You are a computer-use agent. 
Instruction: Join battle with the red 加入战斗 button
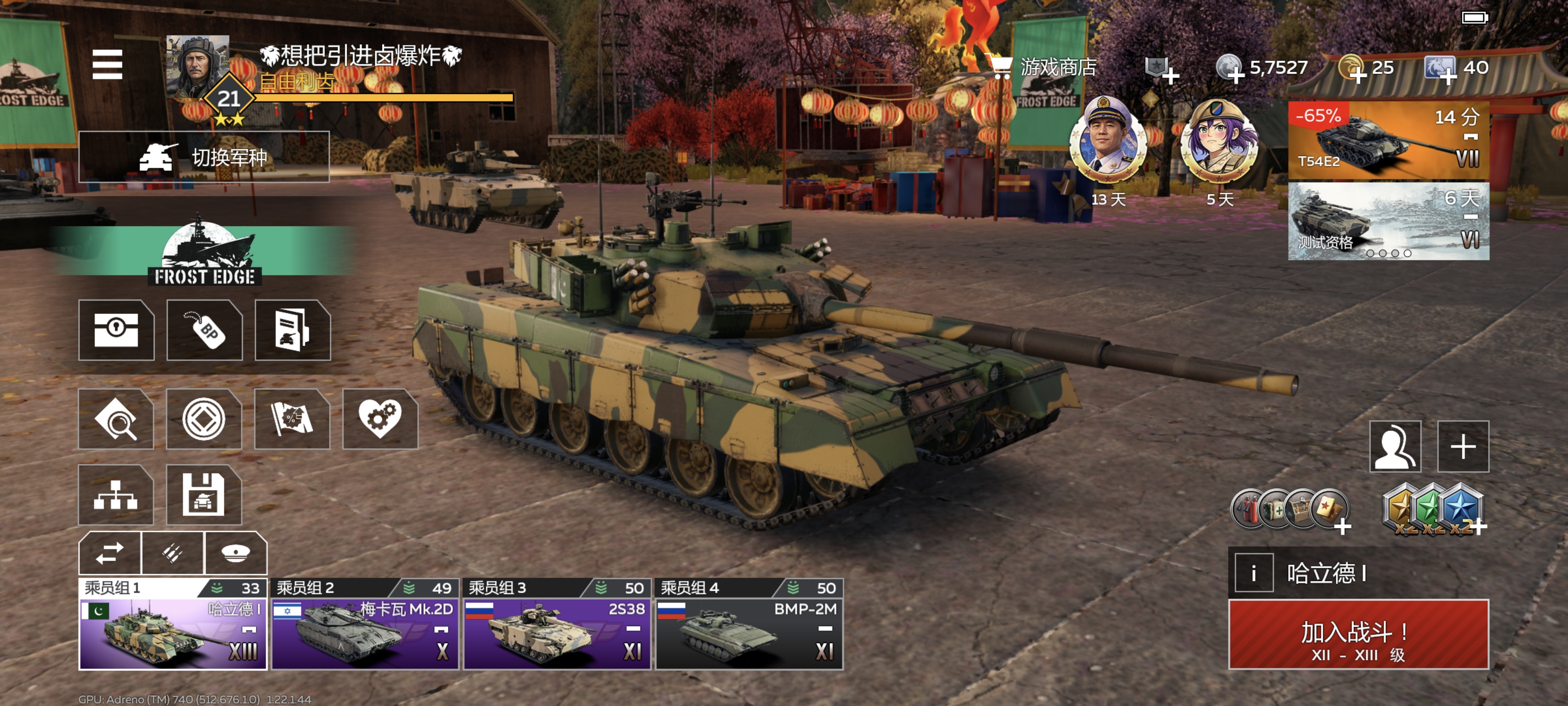click(1358, 634)
